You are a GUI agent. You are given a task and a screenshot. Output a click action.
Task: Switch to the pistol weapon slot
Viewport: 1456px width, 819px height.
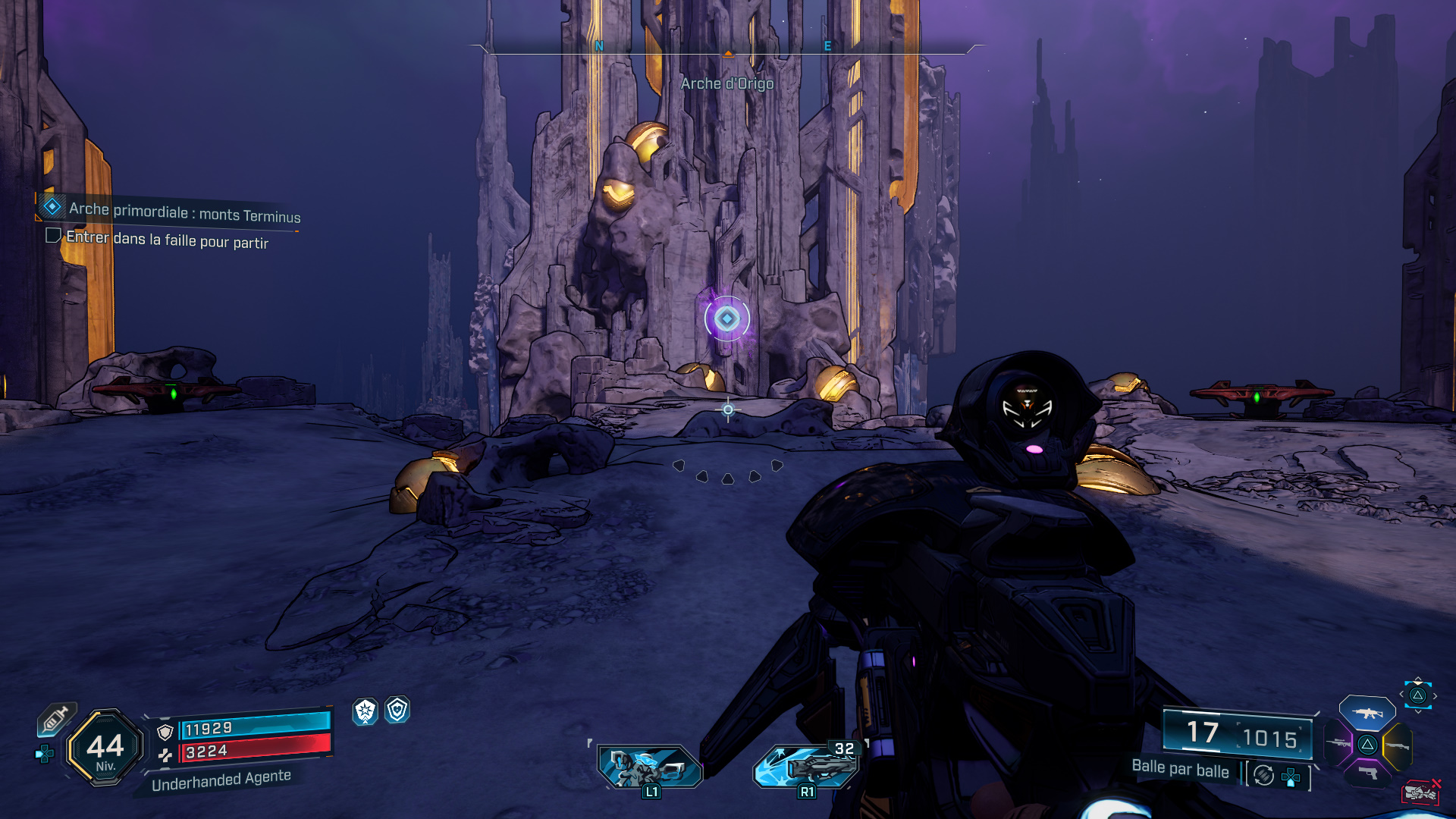click(1367, 773)
